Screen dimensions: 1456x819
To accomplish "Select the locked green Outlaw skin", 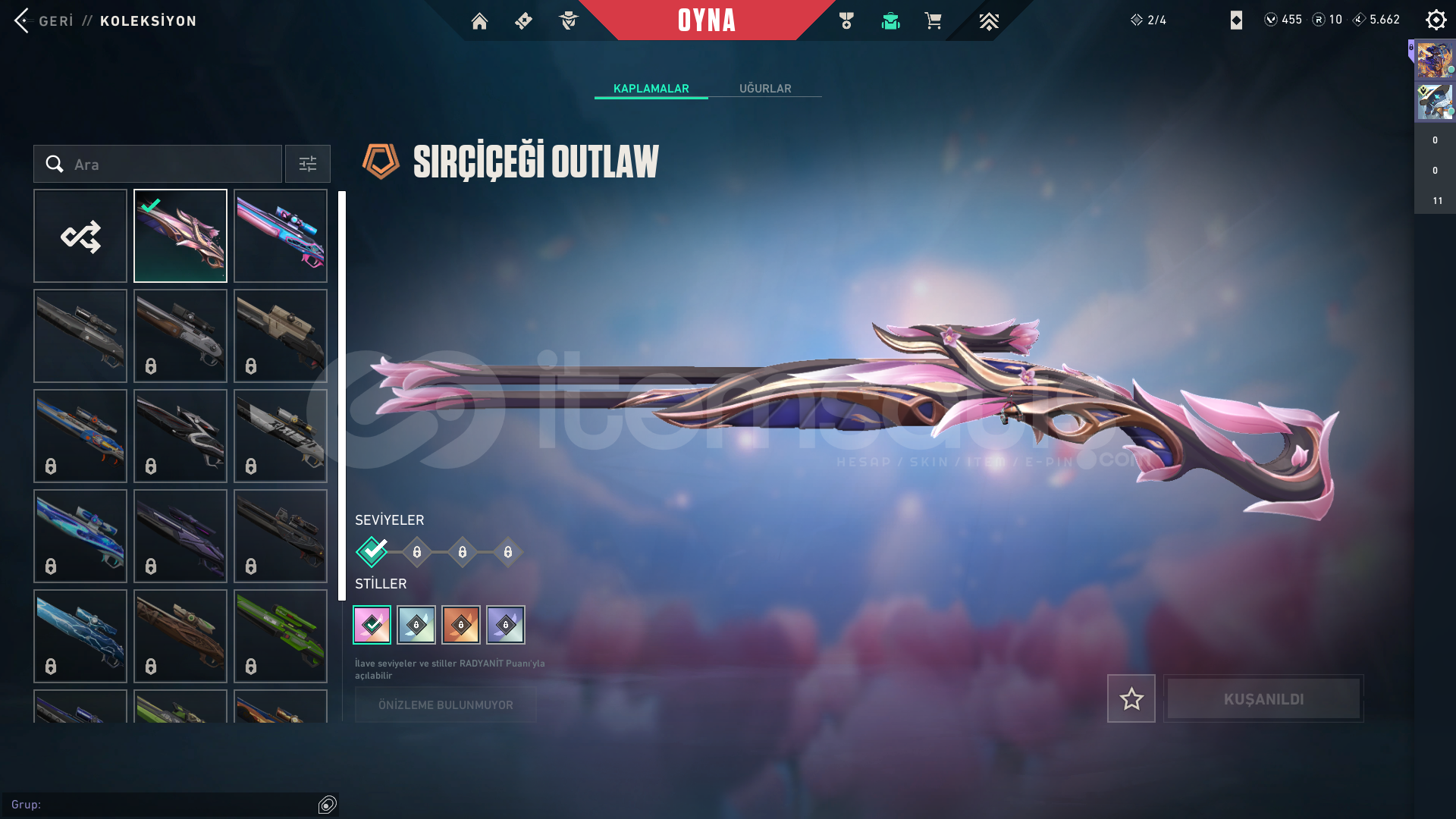I will click(281, 636).
